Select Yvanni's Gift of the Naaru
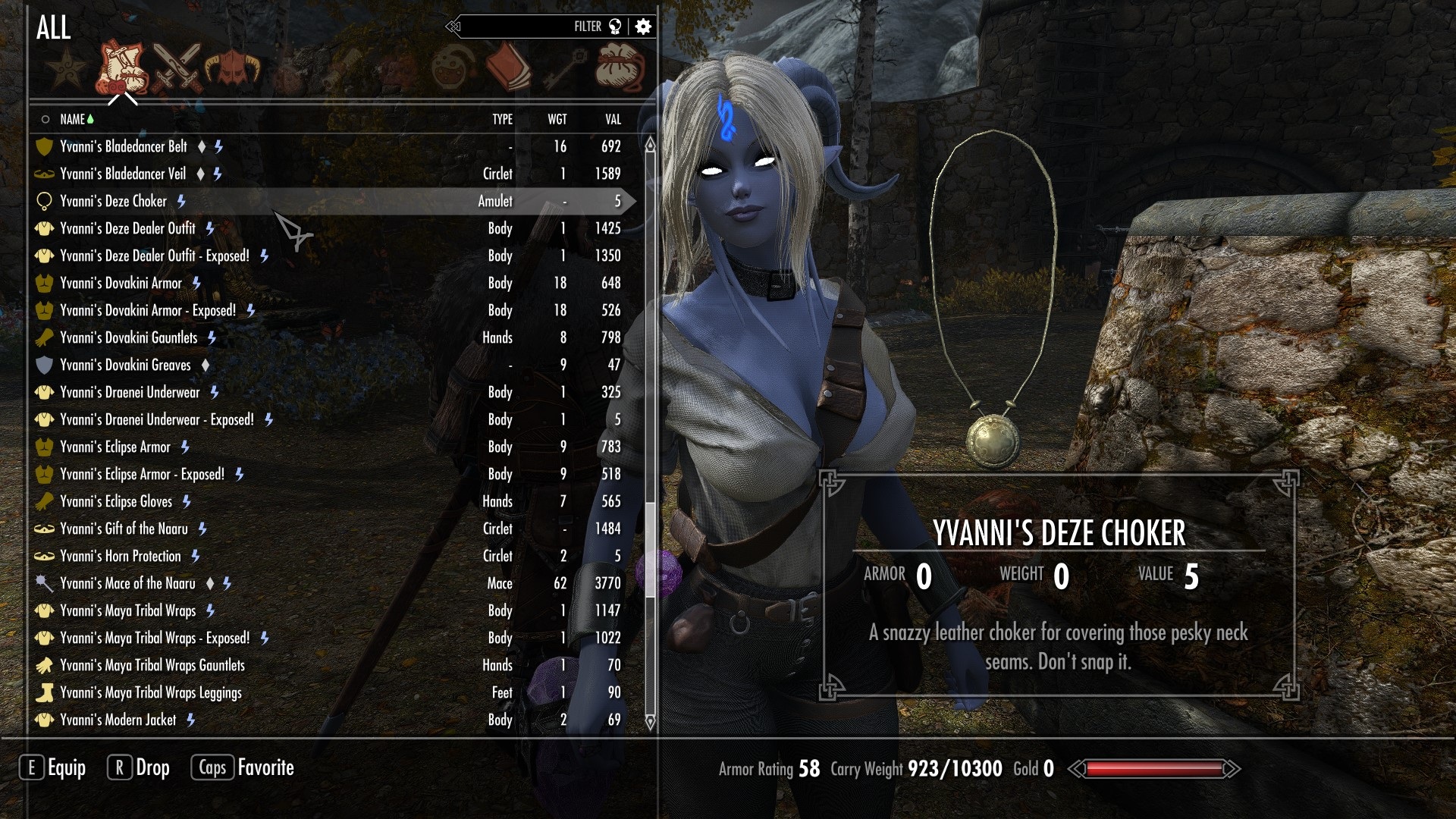The image size is (1456, 819). click(124, 529)
